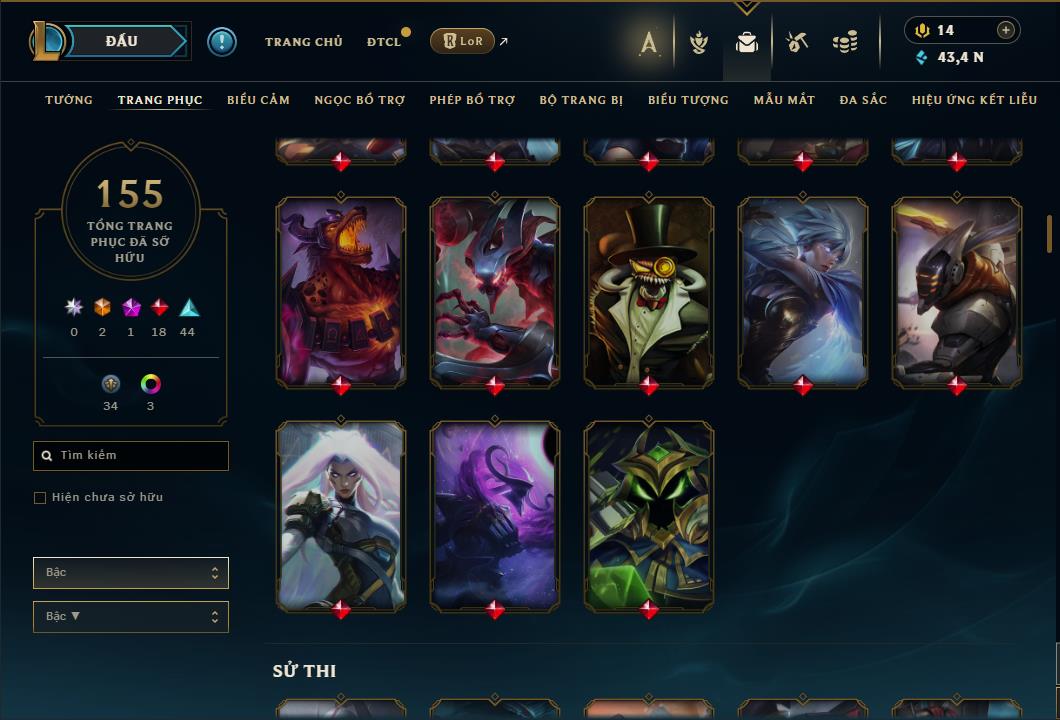Open the TRANG CHỦ home page
This screenshot has height=720, width=1060.
pos(303,42)
